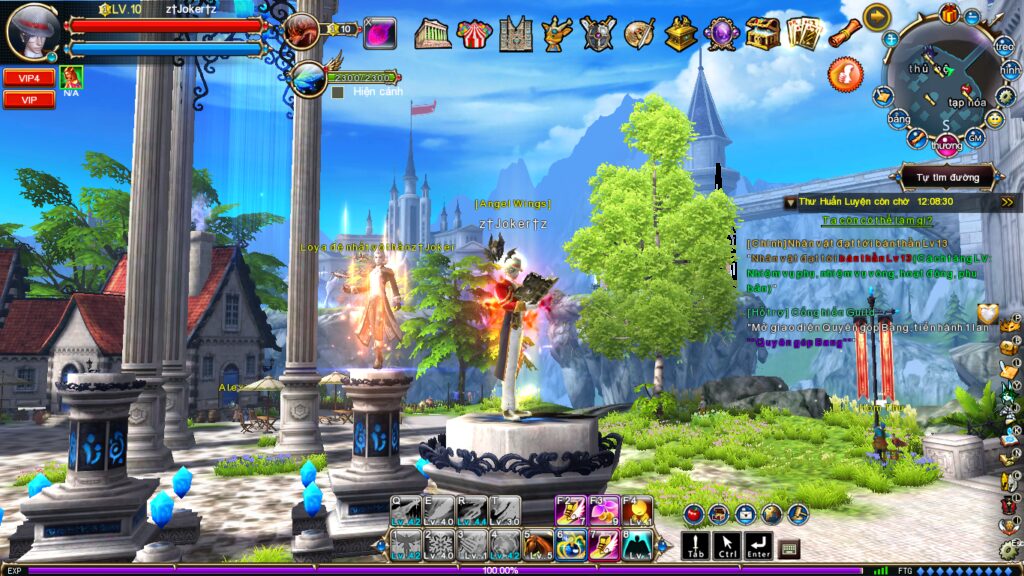Open the crossed swords shield icon
The image size is (1024, 576).
(598, 34)
